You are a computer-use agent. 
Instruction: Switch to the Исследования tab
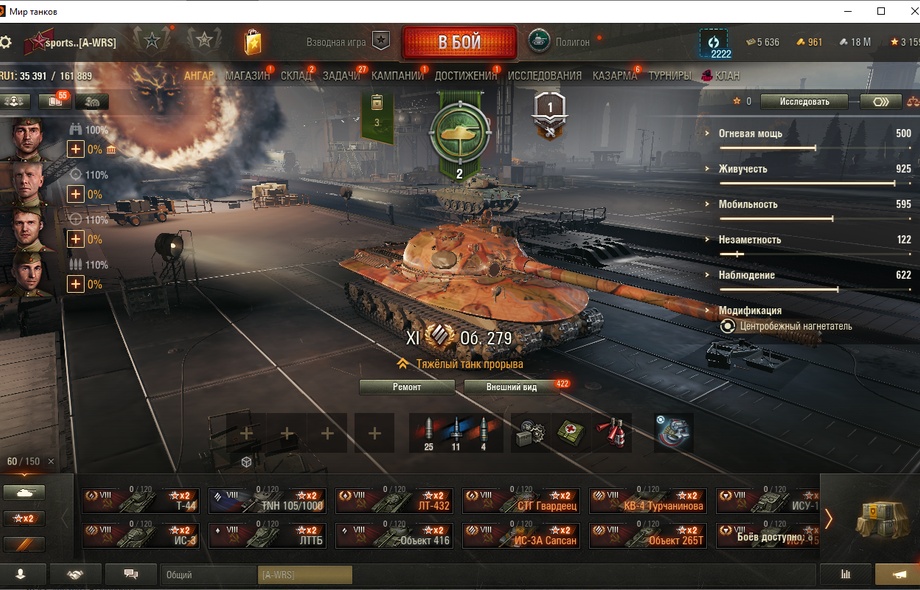pyautogui.click(x=544, y=75)
